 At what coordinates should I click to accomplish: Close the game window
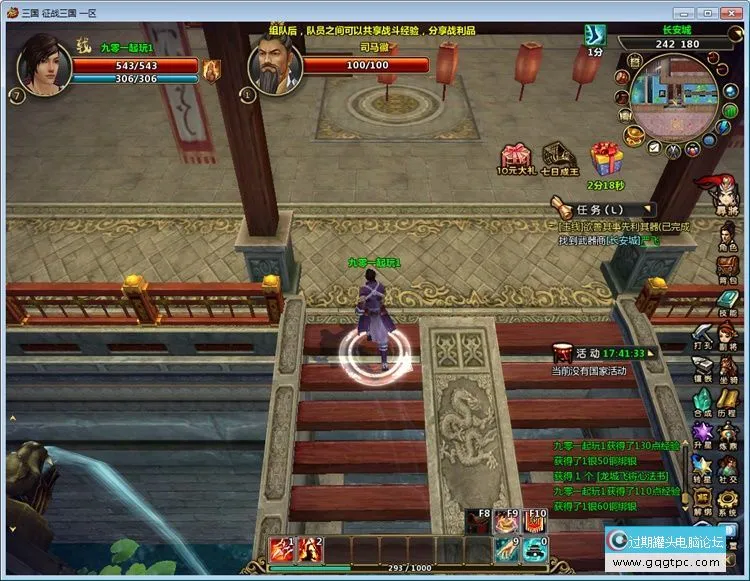pyautogui.click(x=734, y=12)
